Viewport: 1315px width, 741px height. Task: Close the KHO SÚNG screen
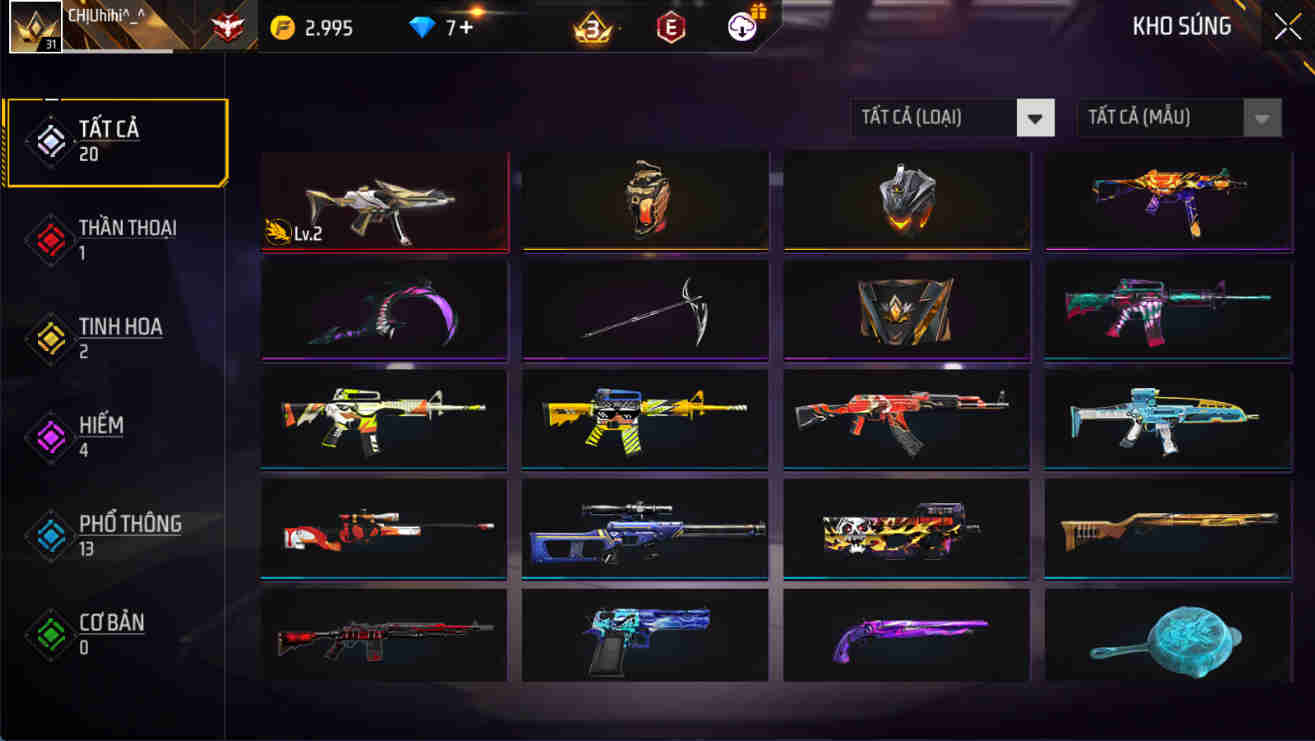[x=1286, y=26]
